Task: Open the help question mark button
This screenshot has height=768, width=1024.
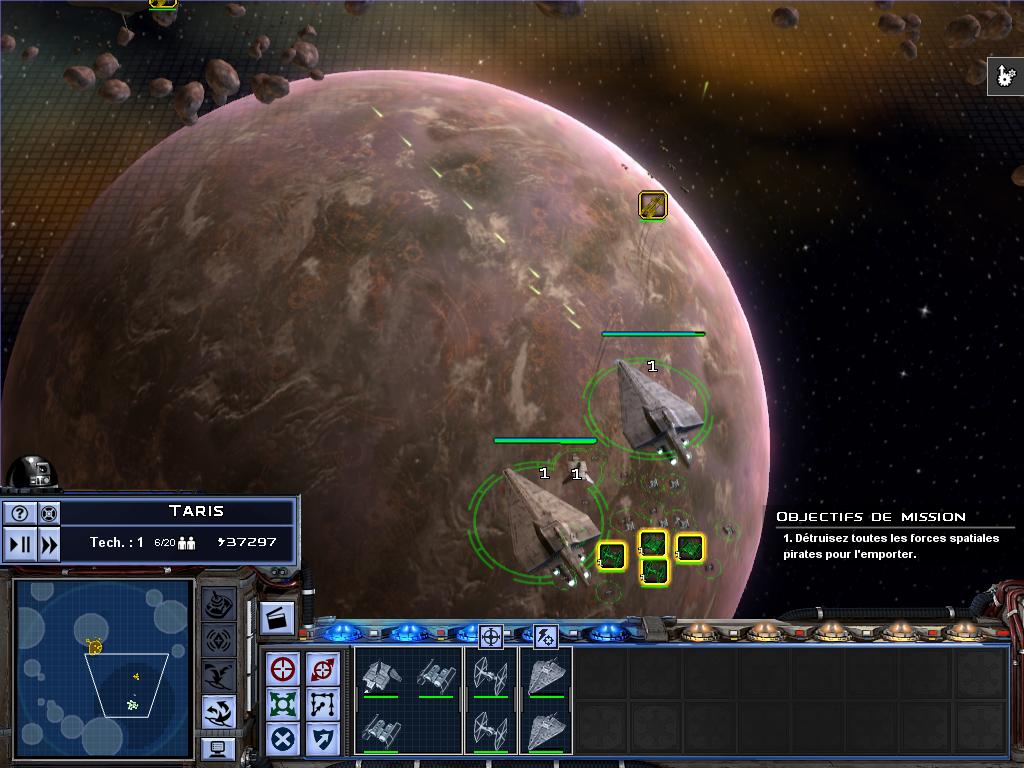Action: (x=20, y=513)
